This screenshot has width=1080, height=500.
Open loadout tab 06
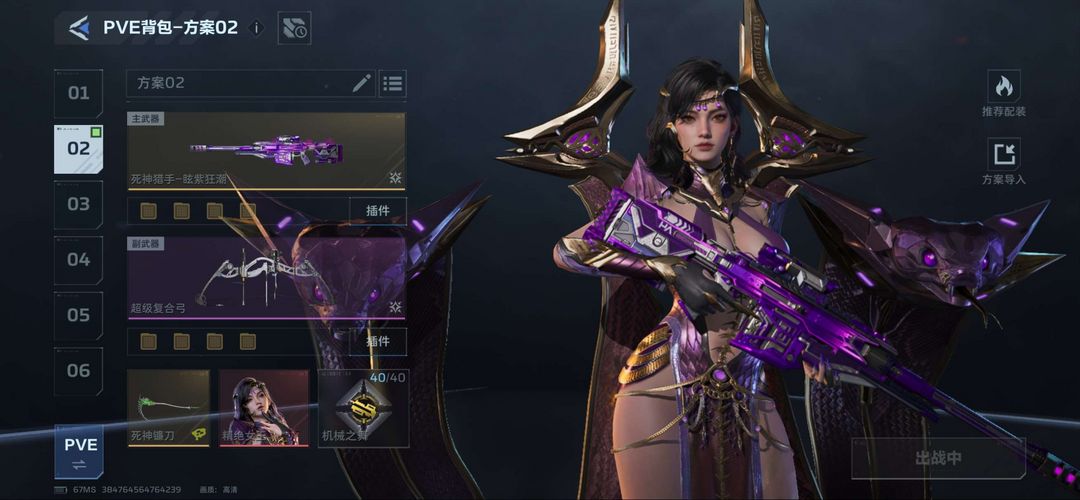pos(78,371)
